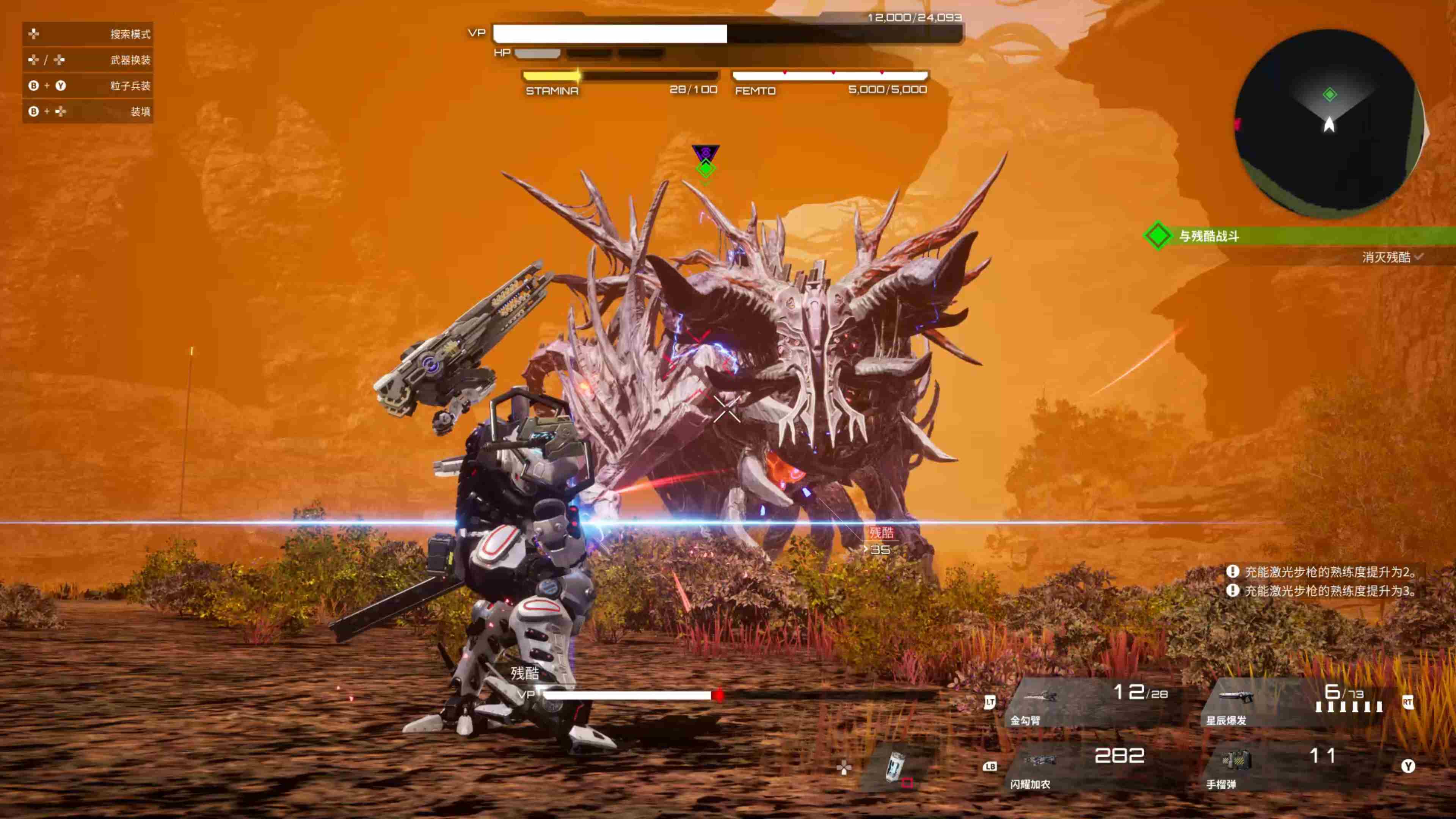Click the green objective marker on minimap
1456x819 pixels.
[x=1330, y=94]
